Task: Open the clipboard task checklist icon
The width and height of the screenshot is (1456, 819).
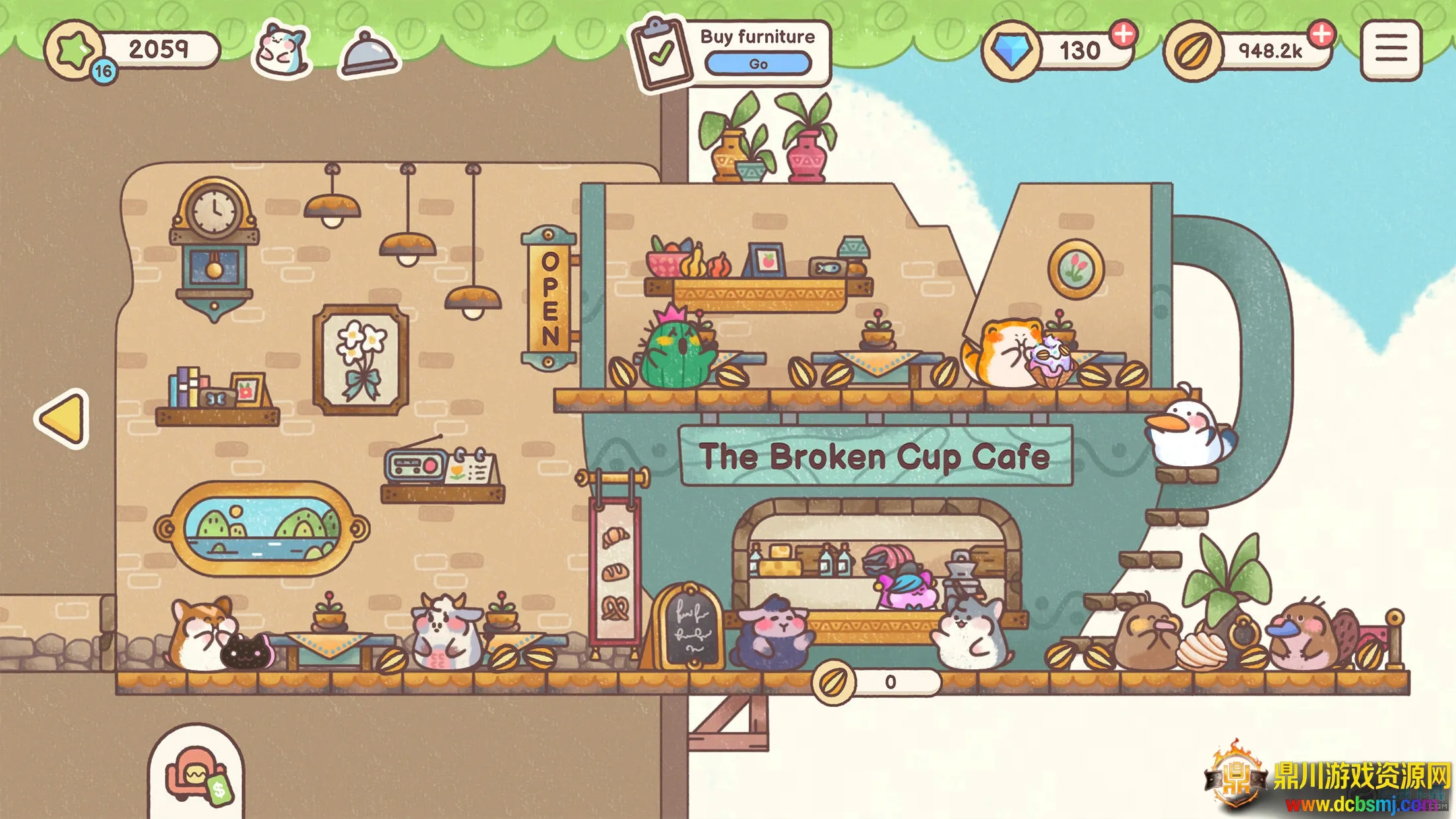Action: 660,54
